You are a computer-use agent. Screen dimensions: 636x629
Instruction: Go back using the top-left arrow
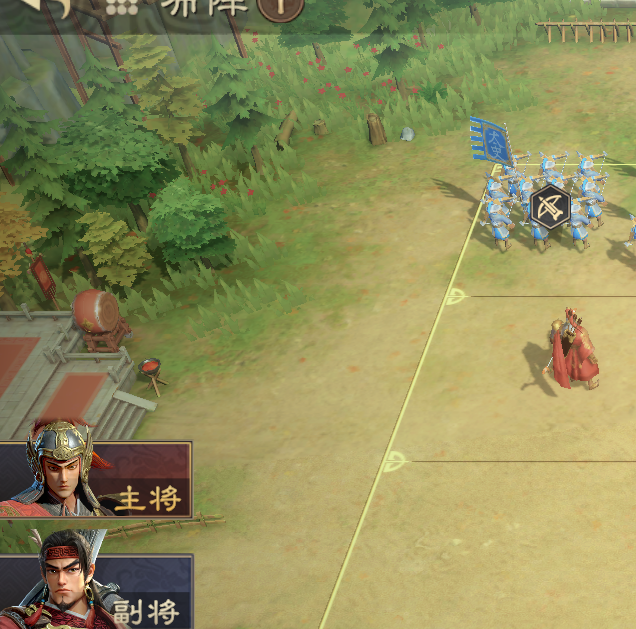(48, 6)
